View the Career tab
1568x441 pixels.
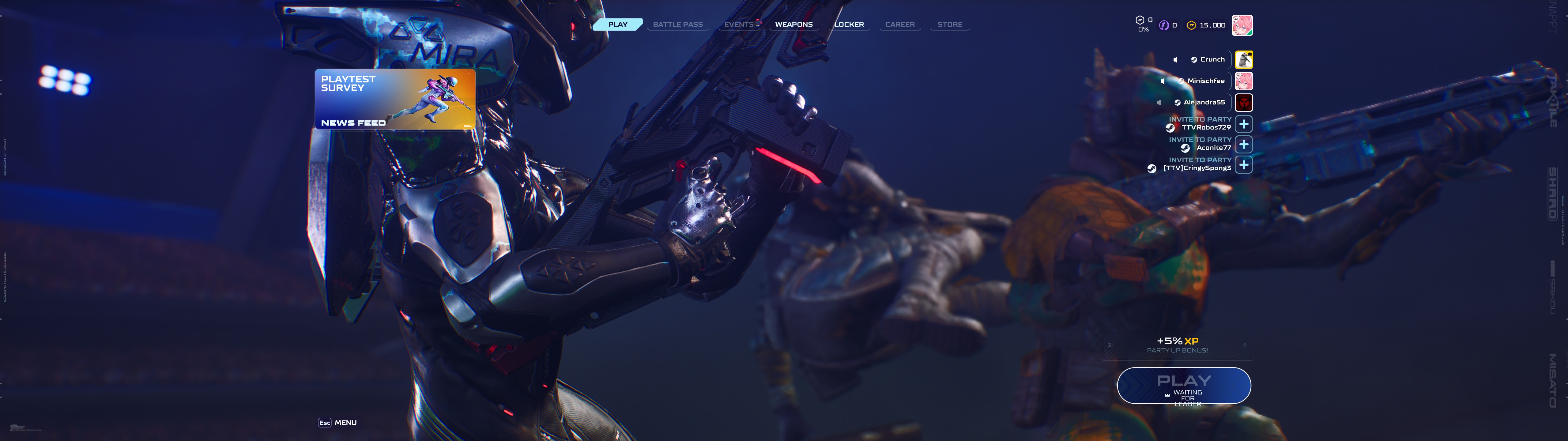pyautogui.click(x=900, y=24)
